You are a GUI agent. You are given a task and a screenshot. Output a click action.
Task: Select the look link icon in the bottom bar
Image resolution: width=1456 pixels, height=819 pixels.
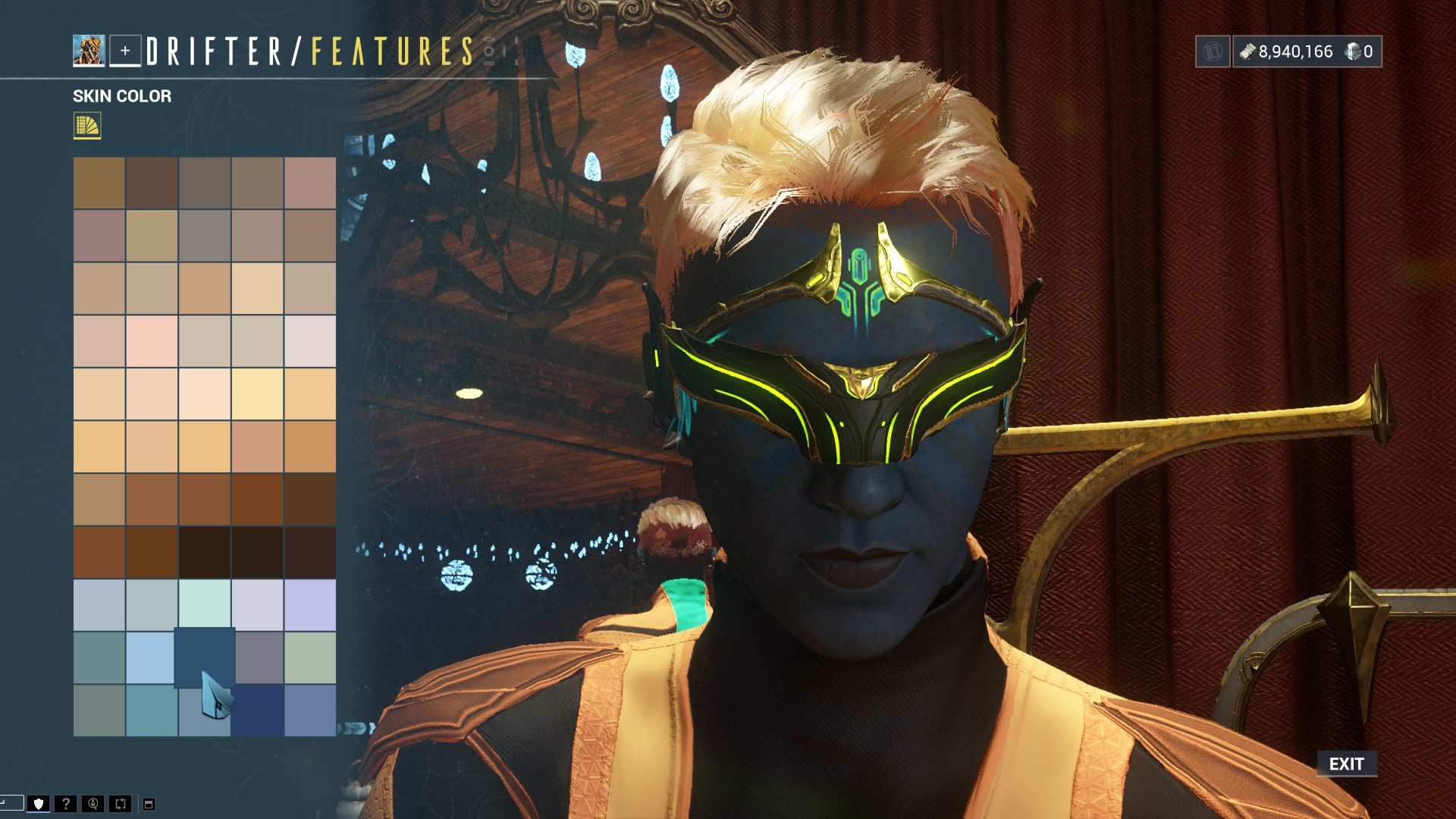click(93, 802)
